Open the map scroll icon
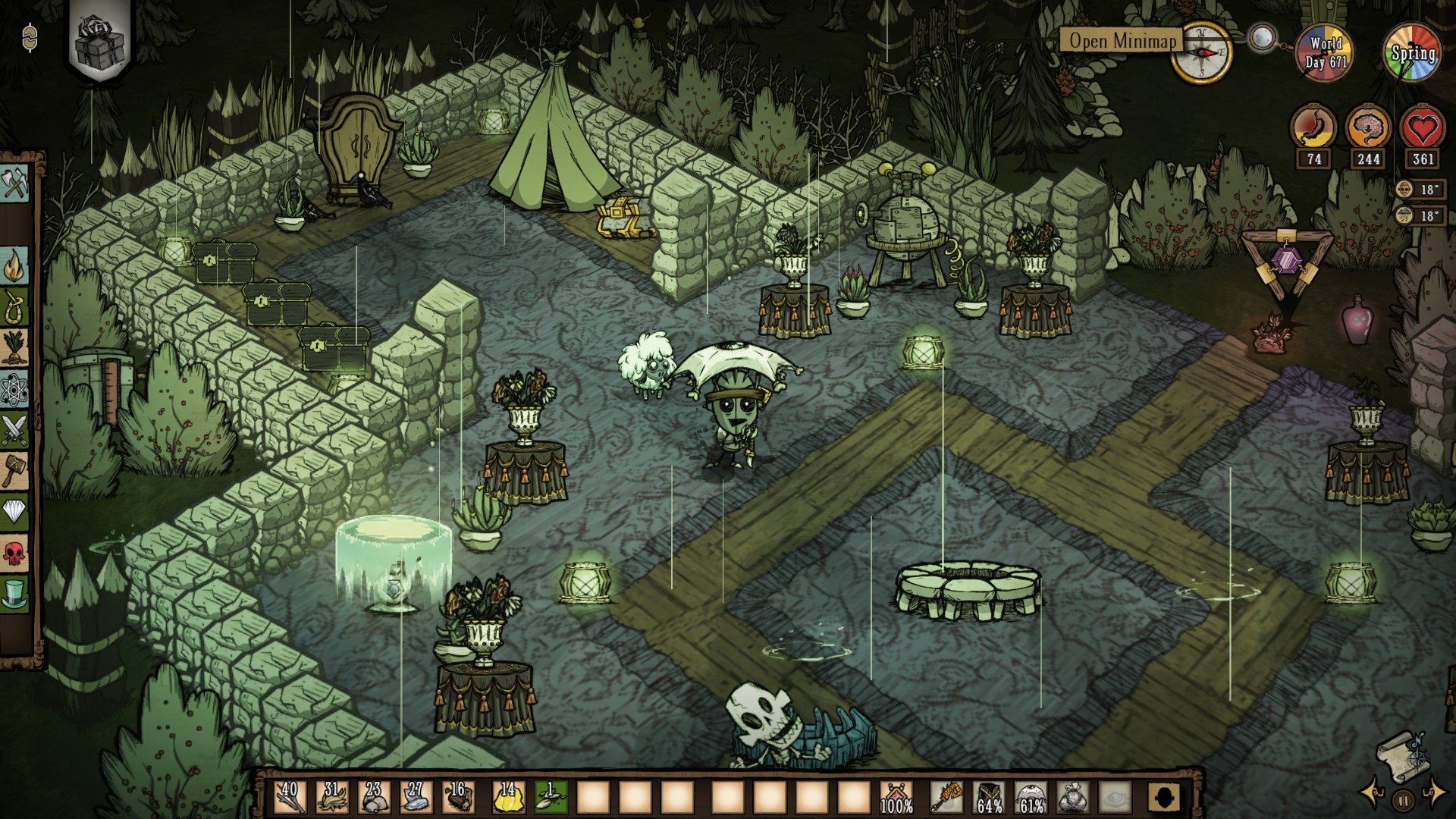This screenshot has width=1456, height=819. coord(1401,754)
